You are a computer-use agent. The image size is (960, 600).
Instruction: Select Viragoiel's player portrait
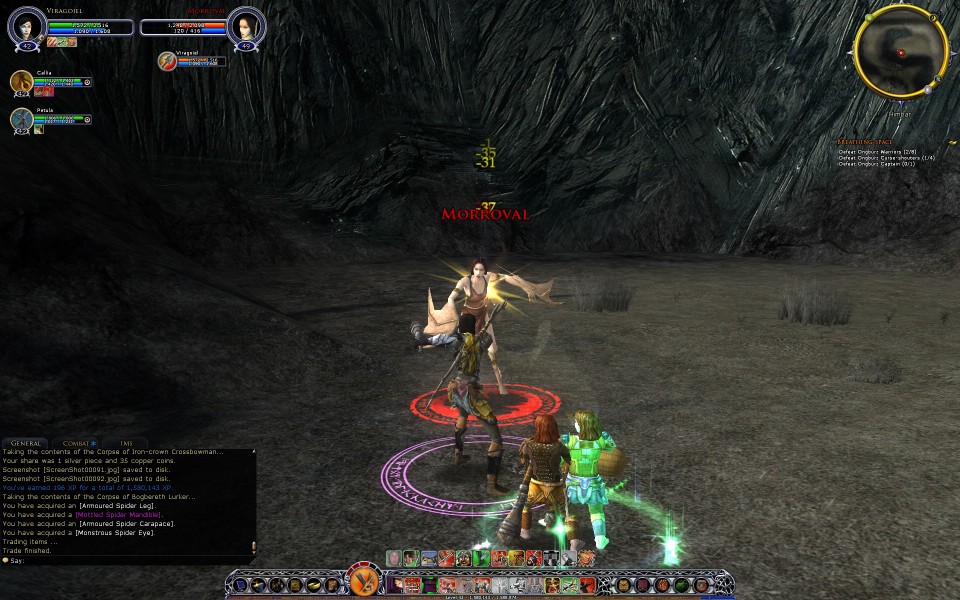click(27, 27)
